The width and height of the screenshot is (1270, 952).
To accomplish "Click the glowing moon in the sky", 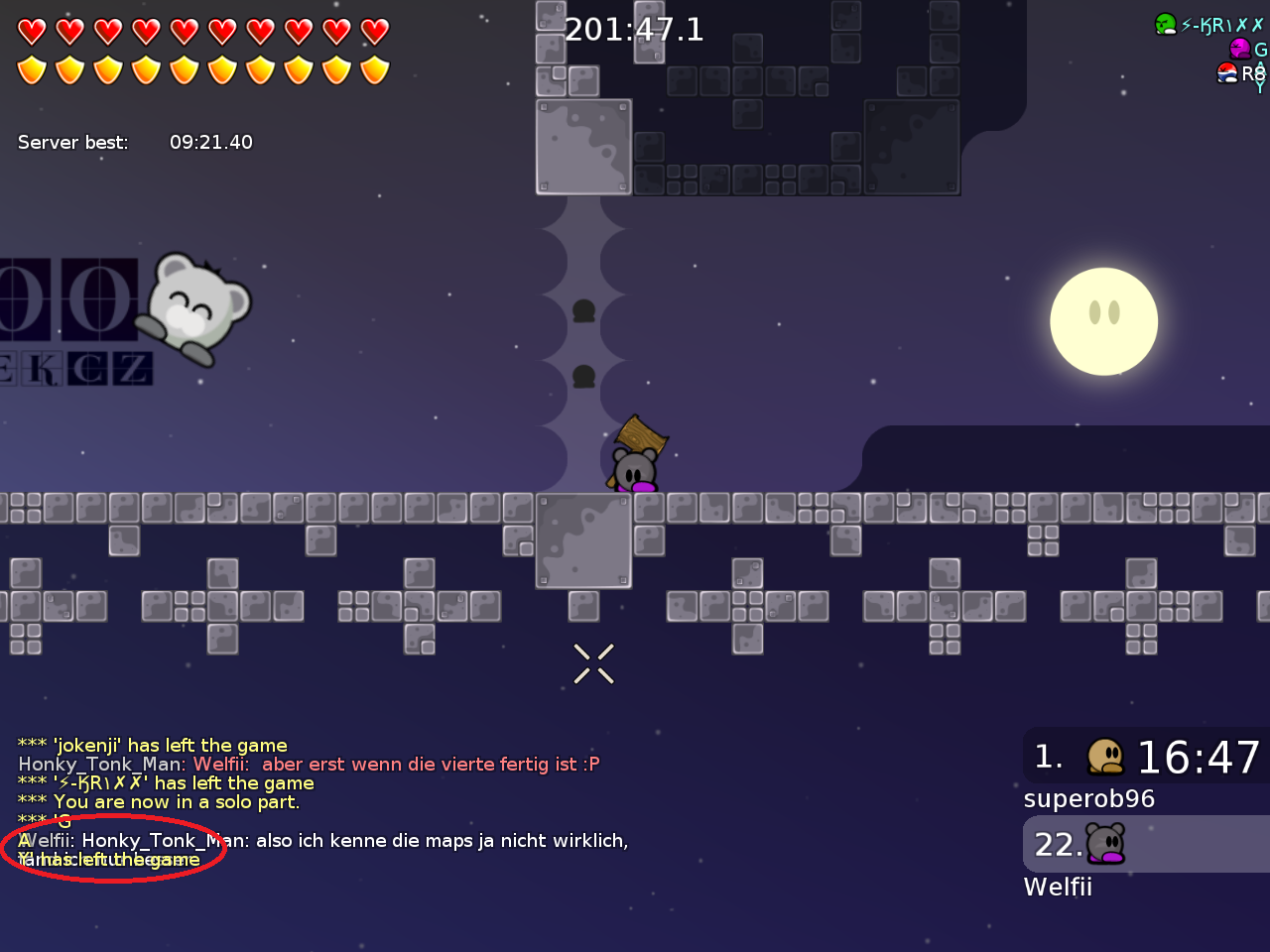I will tap(1103, 321).
